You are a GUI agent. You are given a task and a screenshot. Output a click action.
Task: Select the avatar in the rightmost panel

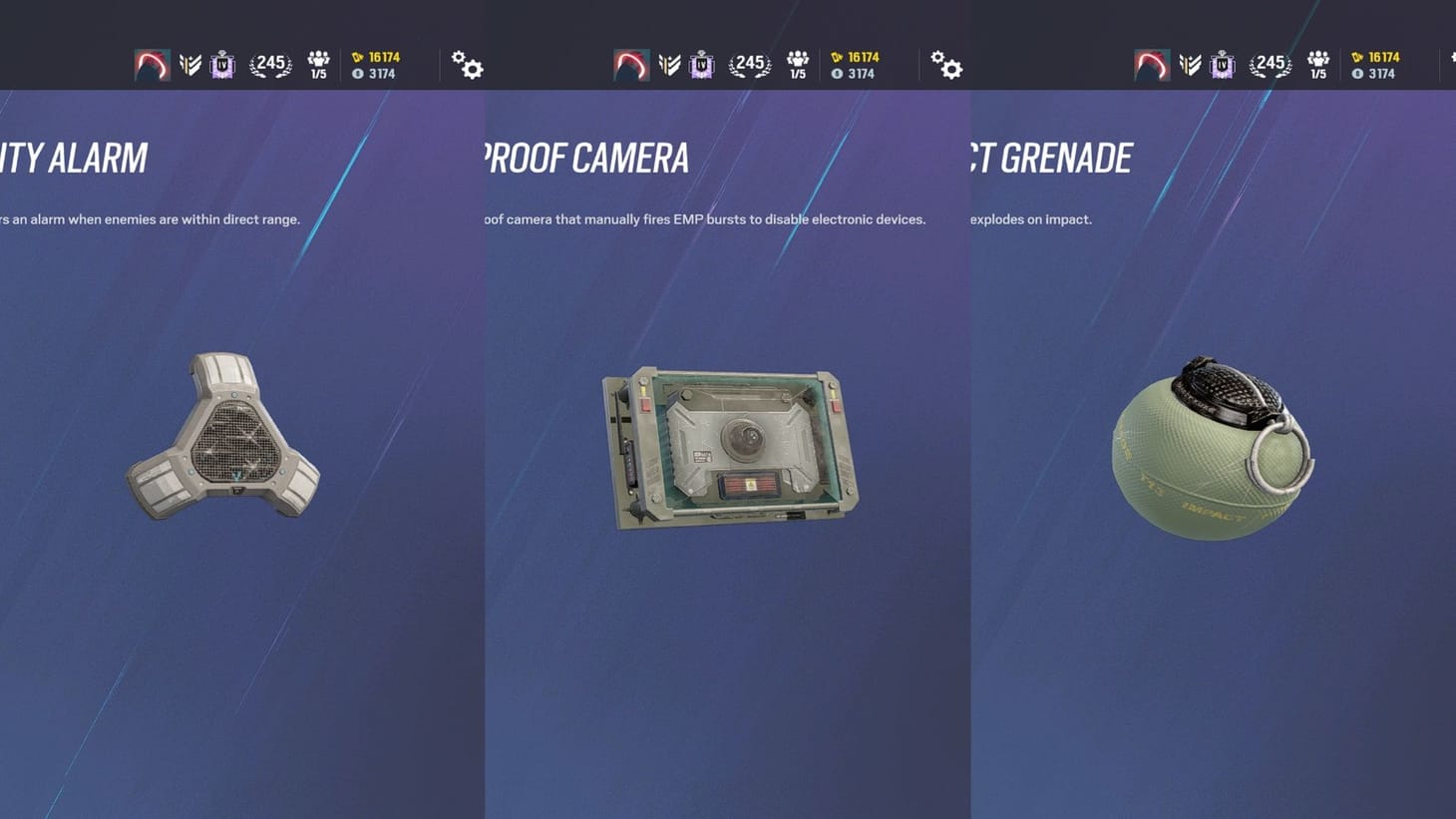[x=1151, y=64]
